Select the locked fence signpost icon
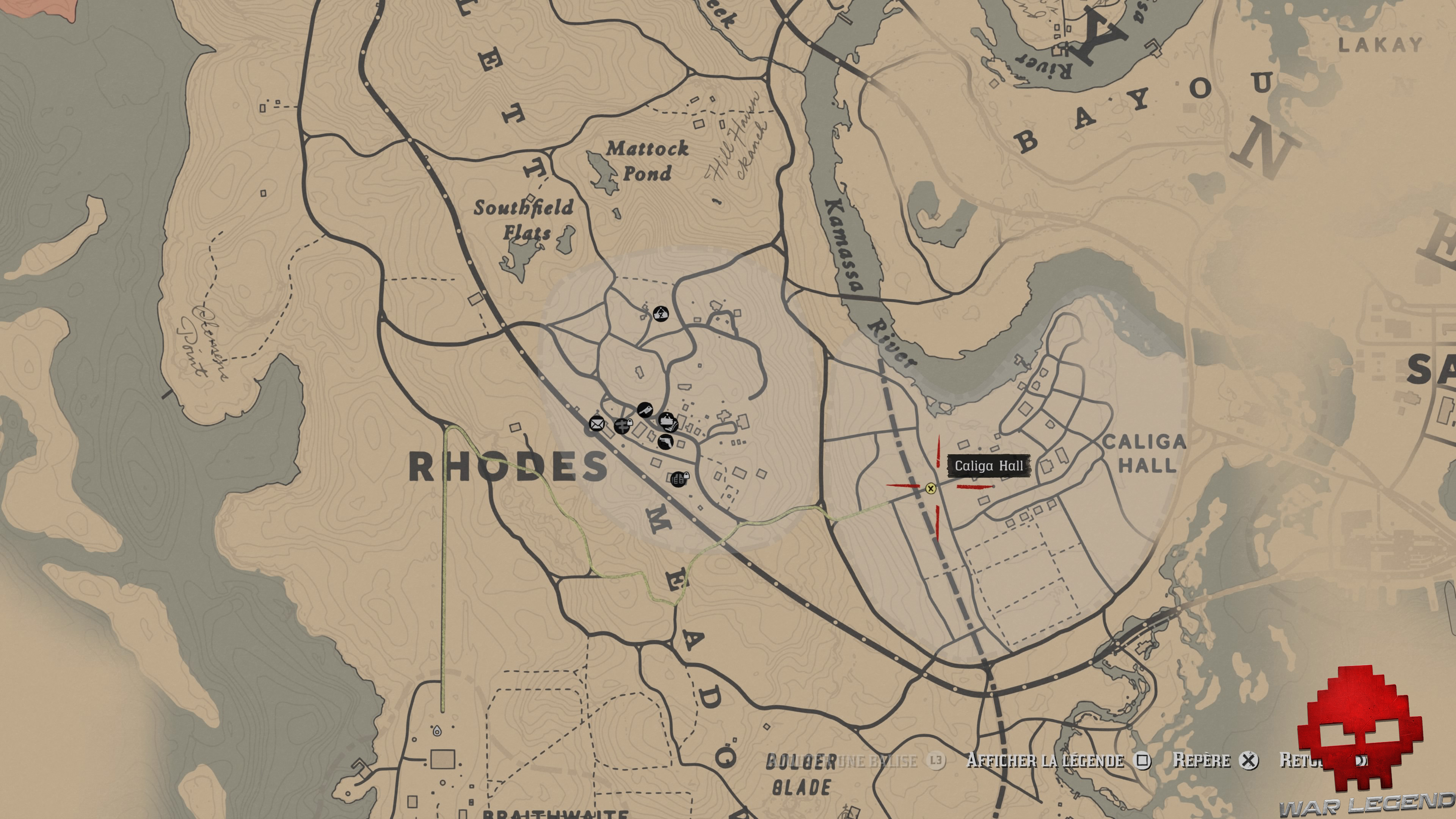This screenshot has width=1456, height=819. 622,425
